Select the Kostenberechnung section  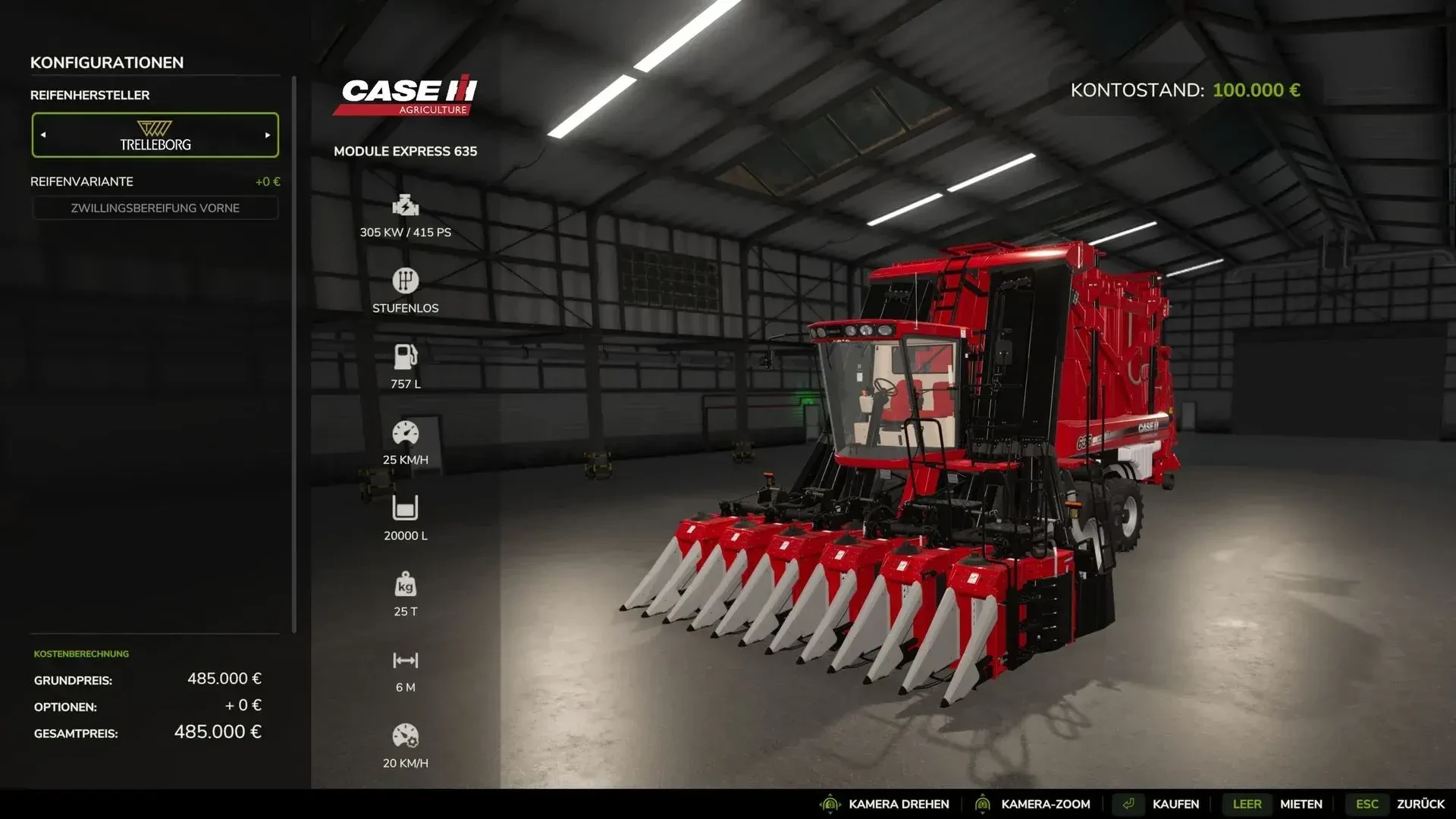coord(80,653)
